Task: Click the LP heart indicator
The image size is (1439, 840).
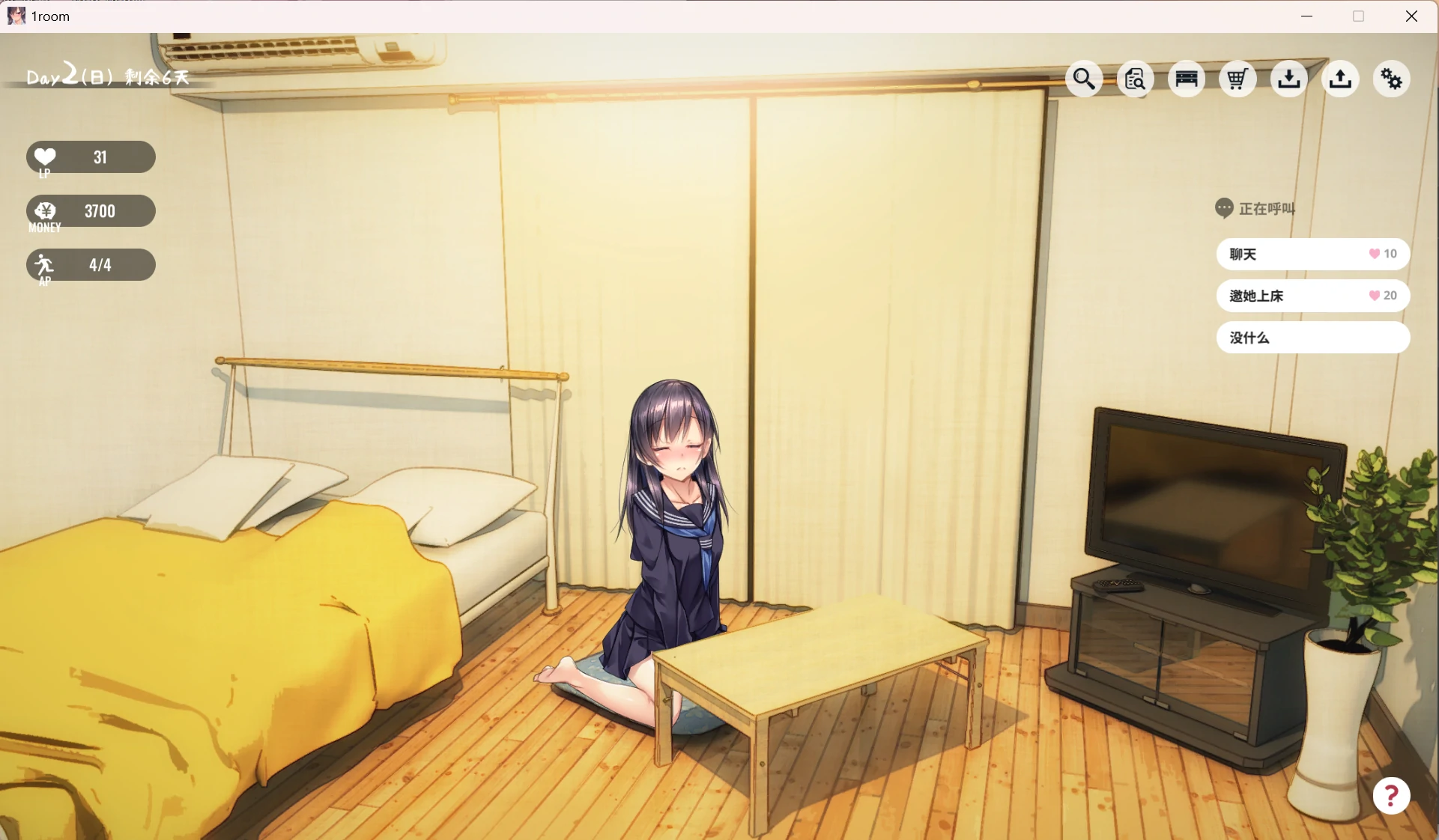Action: coord(90,157)
